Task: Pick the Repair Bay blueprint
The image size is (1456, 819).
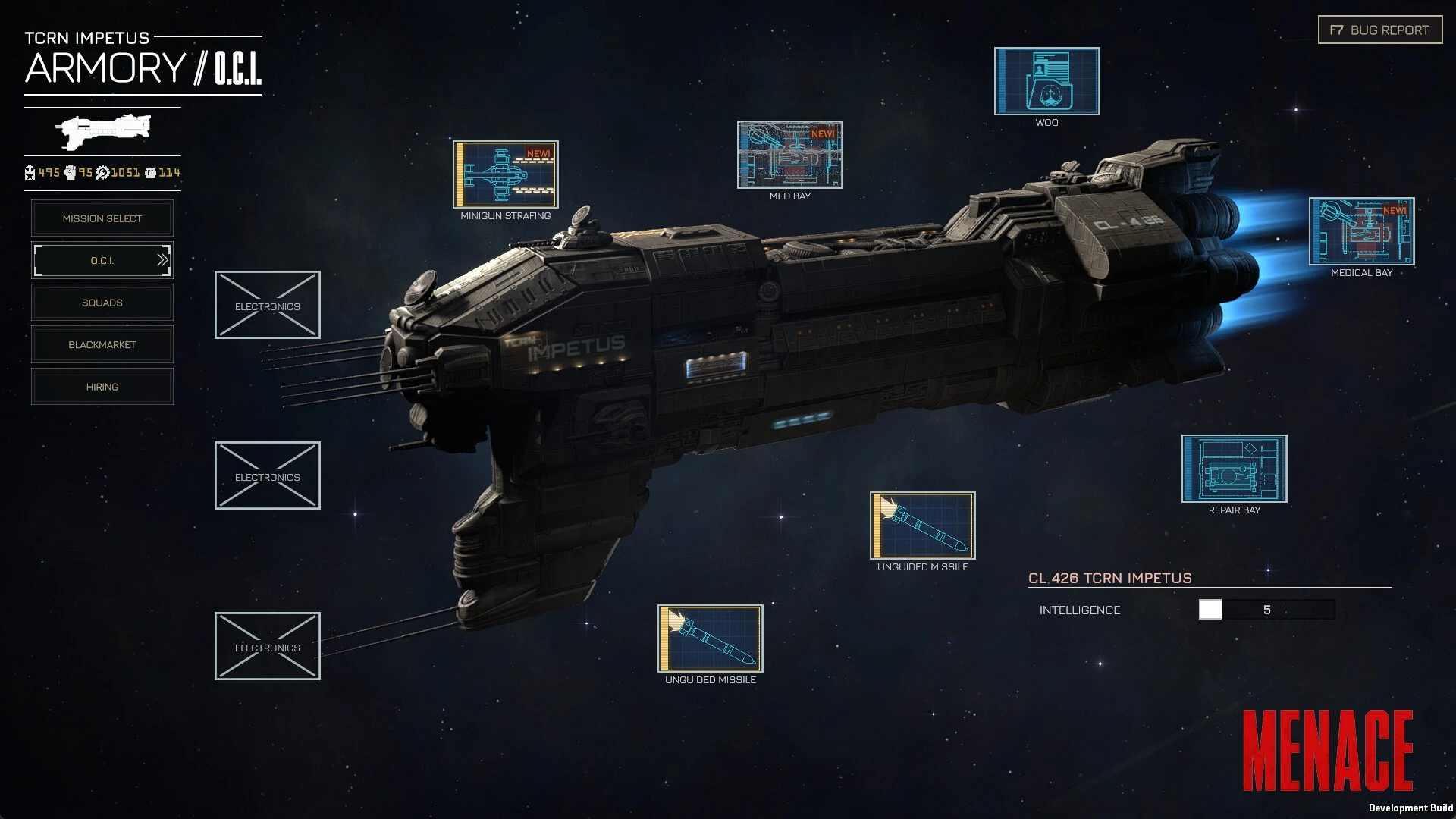Action: [x=1234, y=469]
